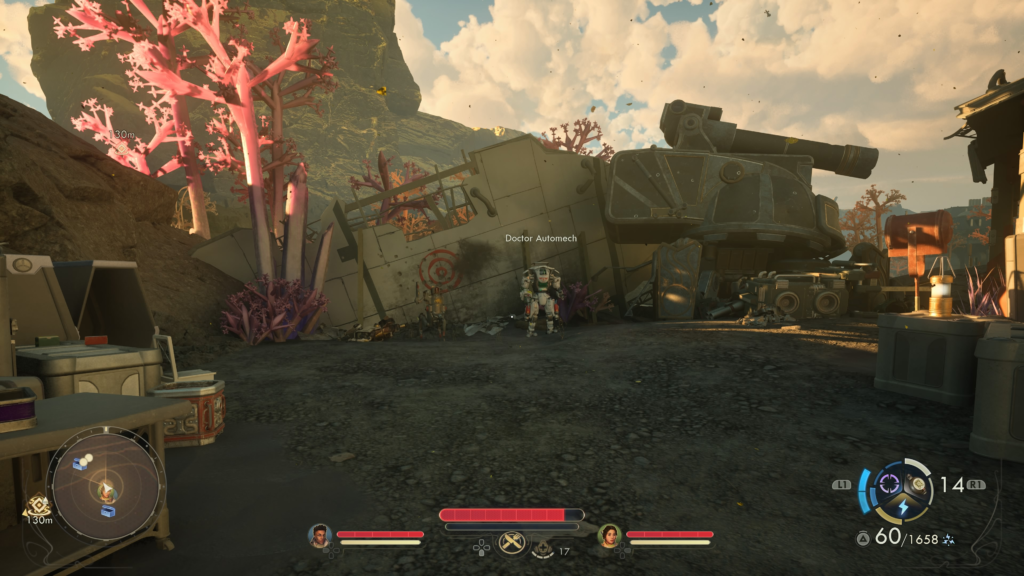1024x576 pixels.
Task: Activate the purple crosshair gadget
Action: pos(888,484)
